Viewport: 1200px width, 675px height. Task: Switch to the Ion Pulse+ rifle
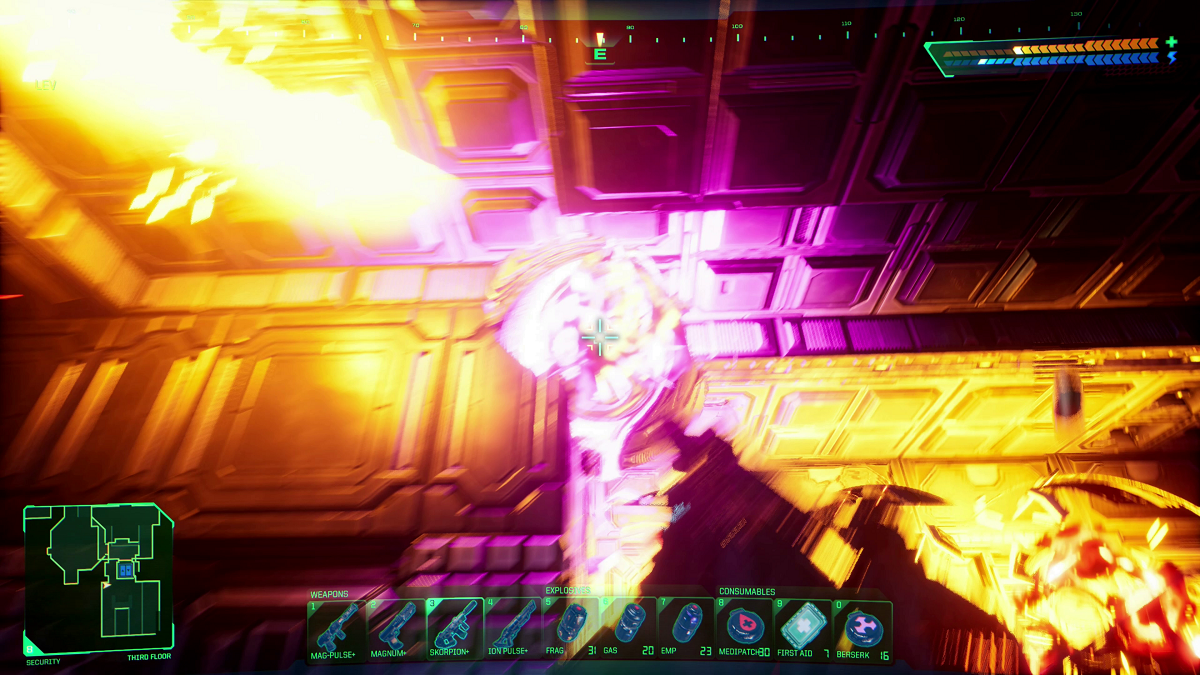pyautogui.click(x=514, y=629)
